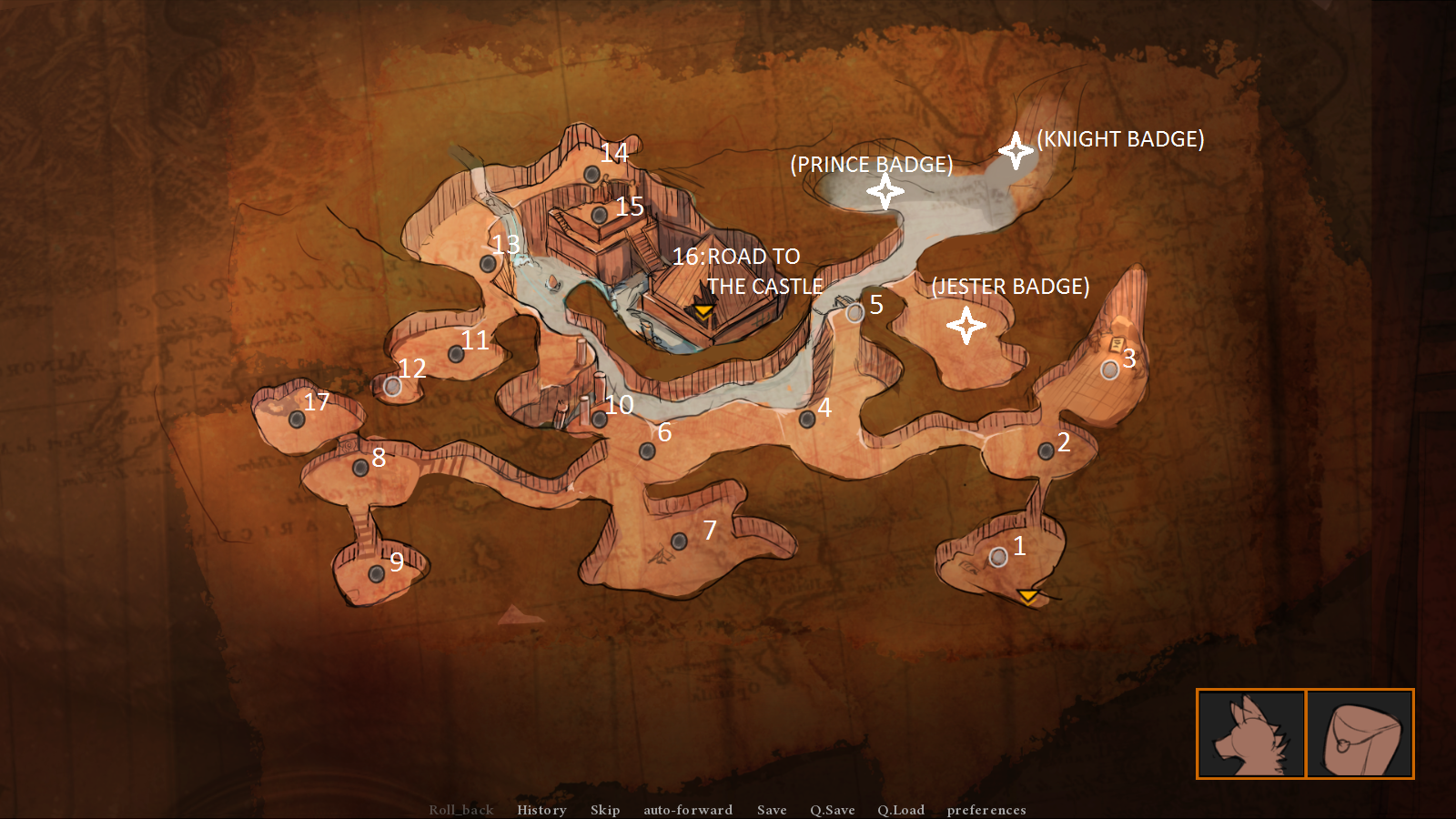
Task: Pick map location 12
Action: pos(392,387)
